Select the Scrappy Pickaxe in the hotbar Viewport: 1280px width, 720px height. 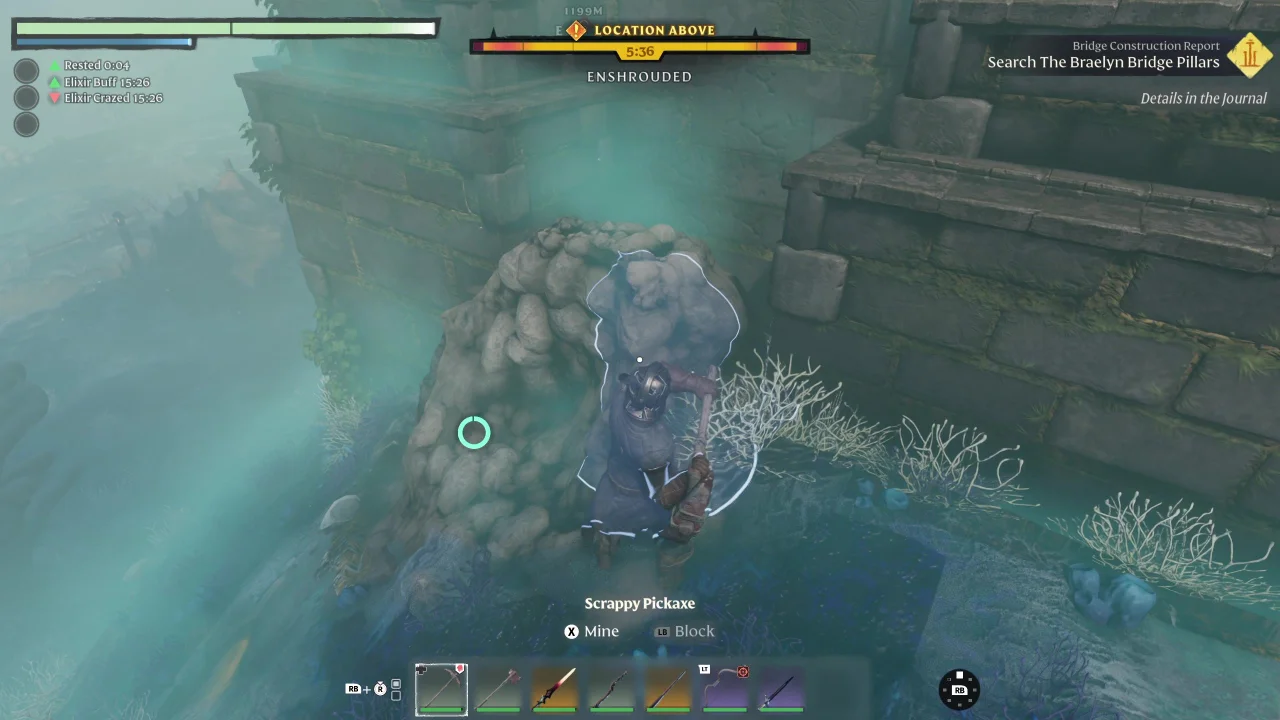pyautogui.click(x=441, y=689)
